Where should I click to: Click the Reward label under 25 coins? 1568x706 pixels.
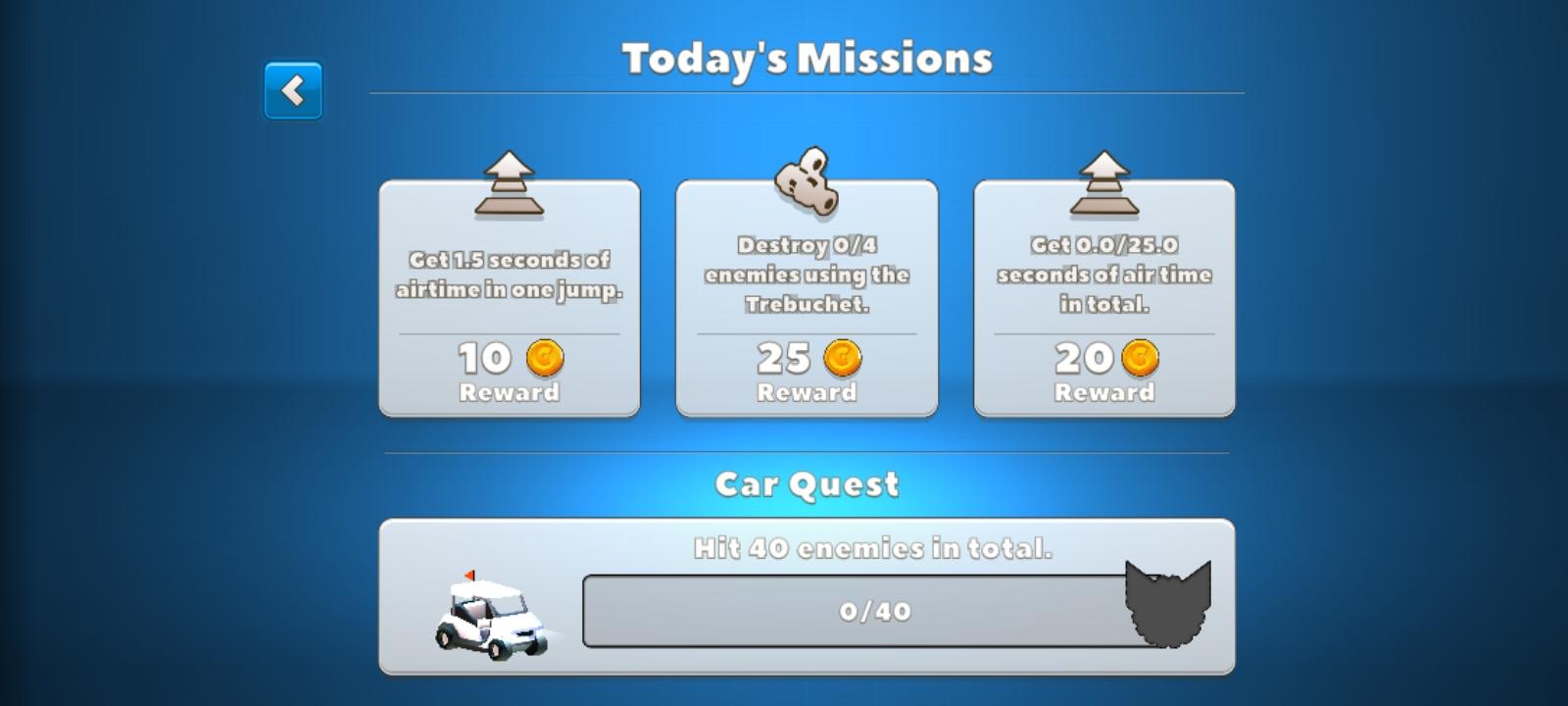[806, 393]
